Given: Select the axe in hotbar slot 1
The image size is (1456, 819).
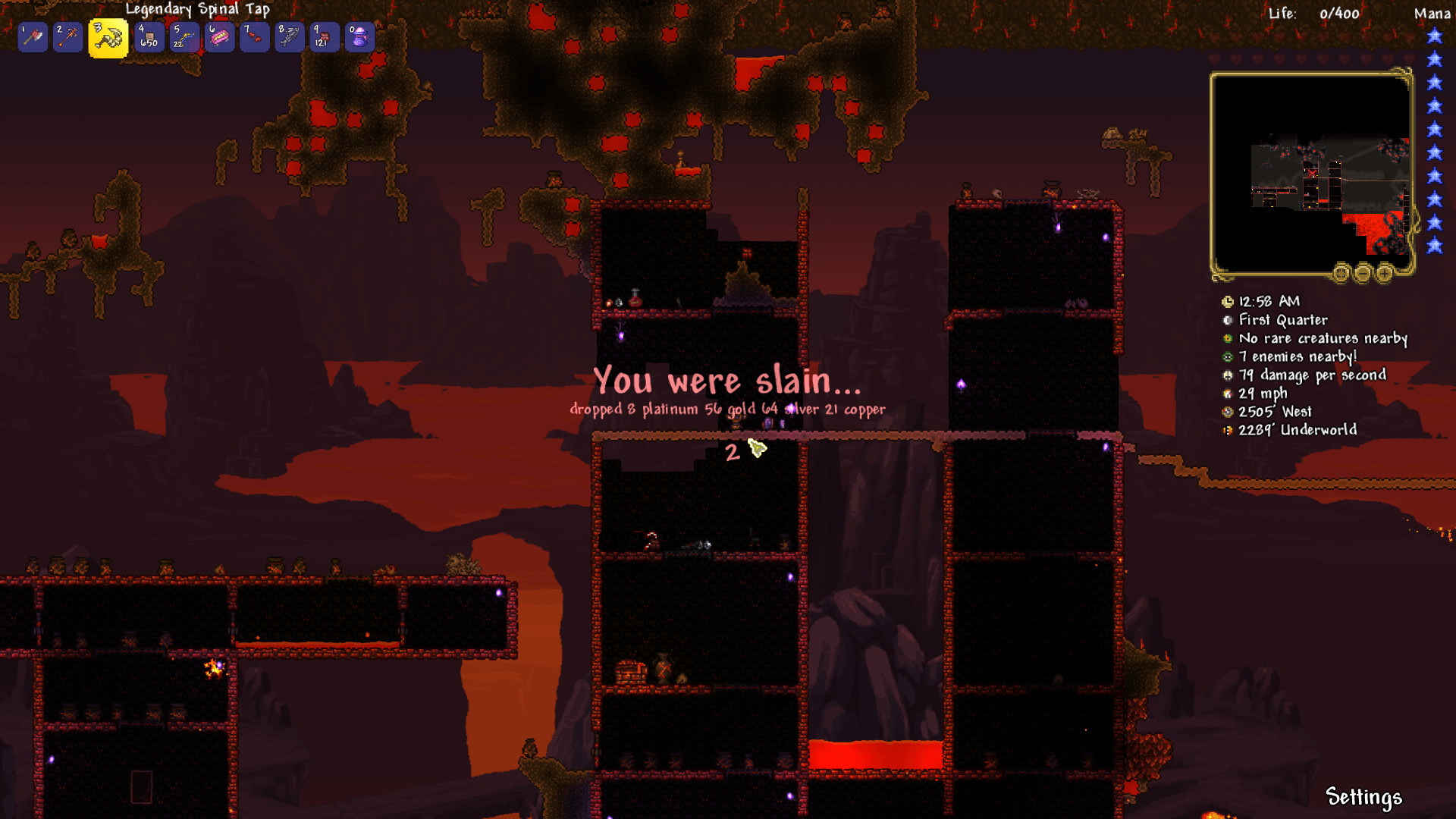Looking at the screenshot, I should click(31, 36).
